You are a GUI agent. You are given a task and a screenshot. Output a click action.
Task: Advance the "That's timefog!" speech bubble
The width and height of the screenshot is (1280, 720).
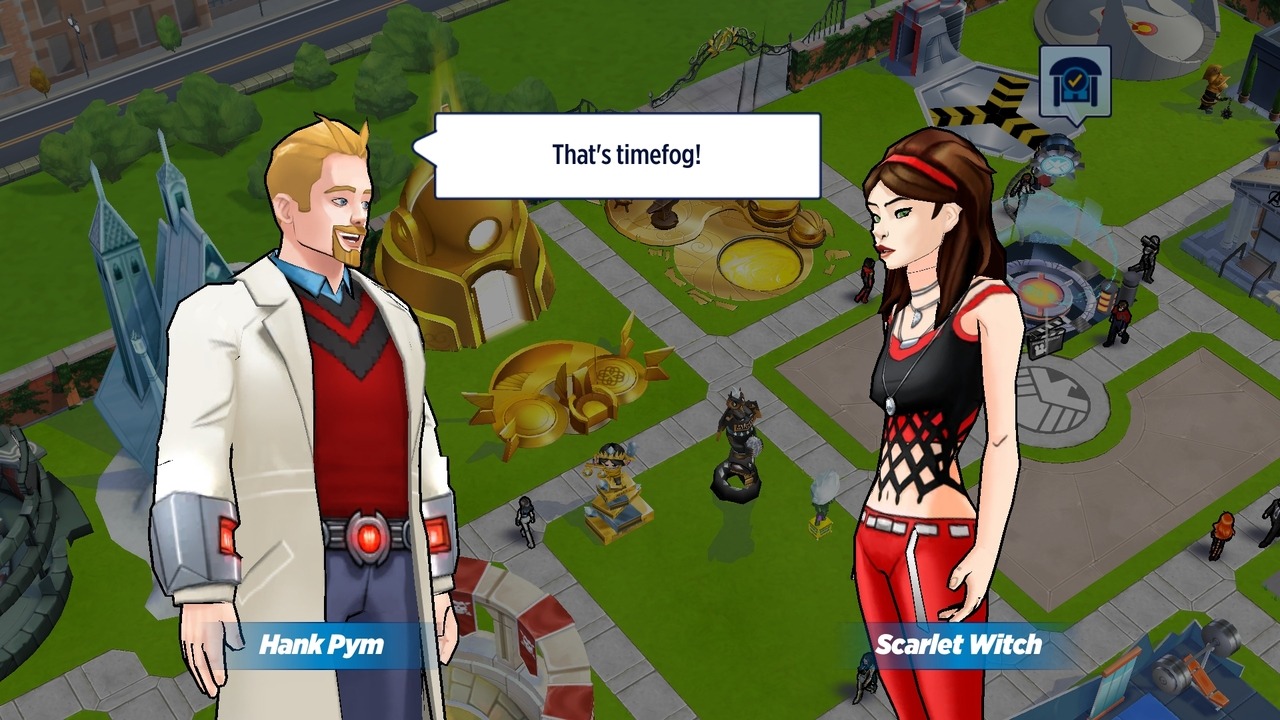pyautogui.click(x=627, y=156)
